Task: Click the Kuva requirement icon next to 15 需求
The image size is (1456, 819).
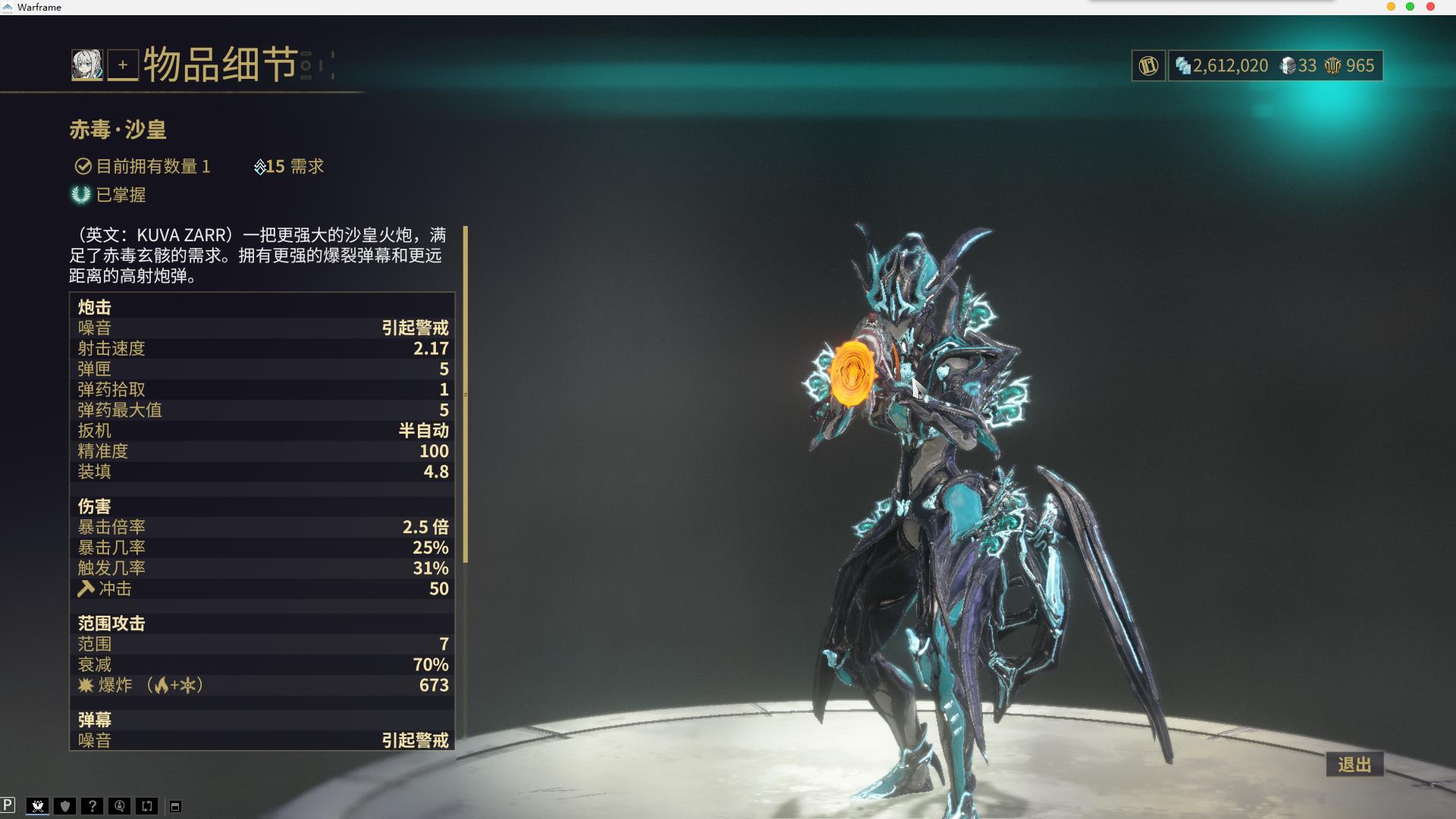Action: (260, 166)
